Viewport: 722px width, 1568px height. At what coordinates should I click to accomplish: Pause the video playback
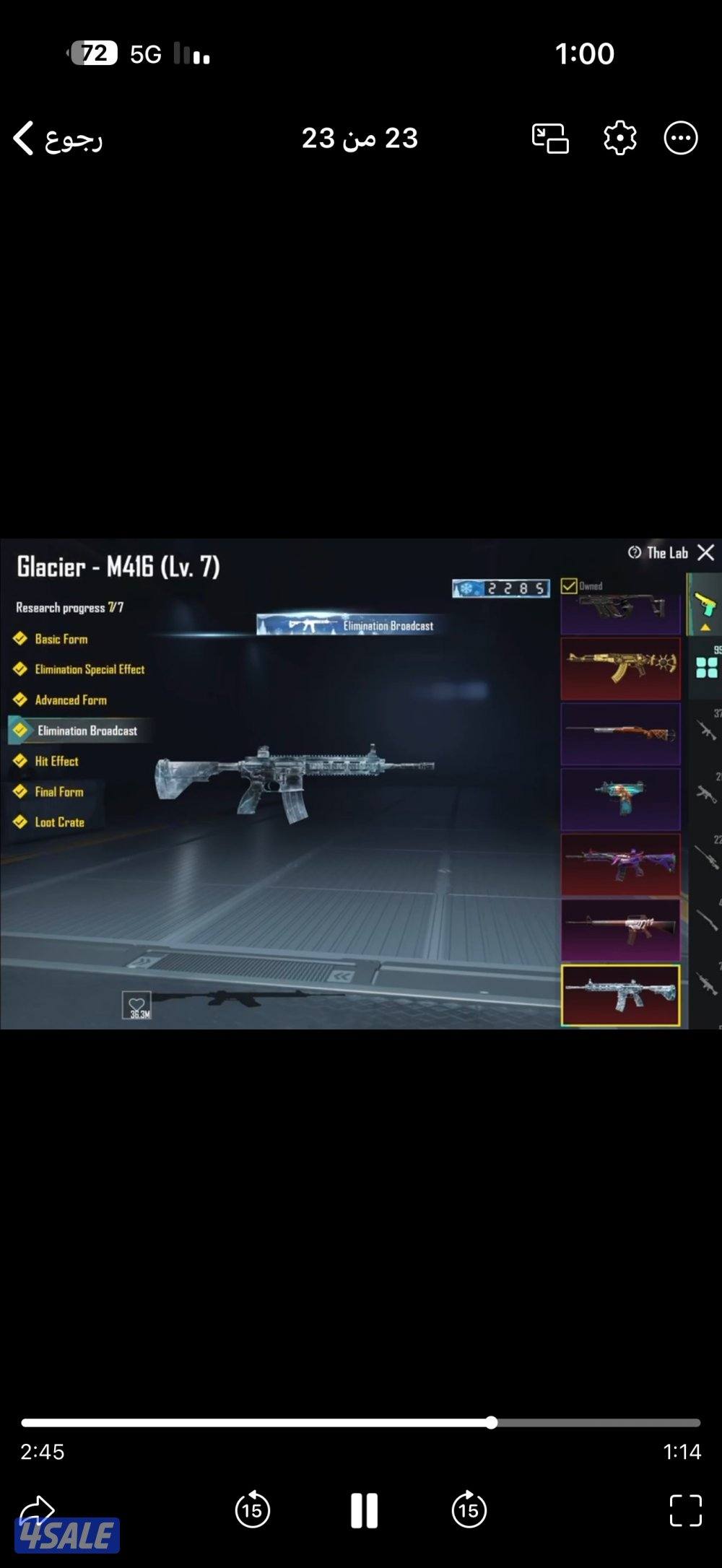pos(364,1510)
